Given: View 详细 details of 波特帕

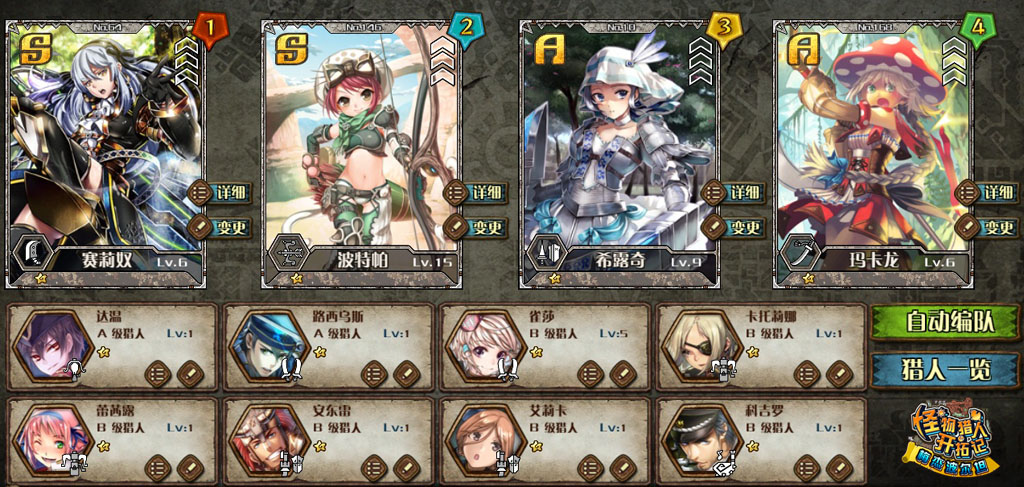Looking at the screenshot, I should (475, 192).
